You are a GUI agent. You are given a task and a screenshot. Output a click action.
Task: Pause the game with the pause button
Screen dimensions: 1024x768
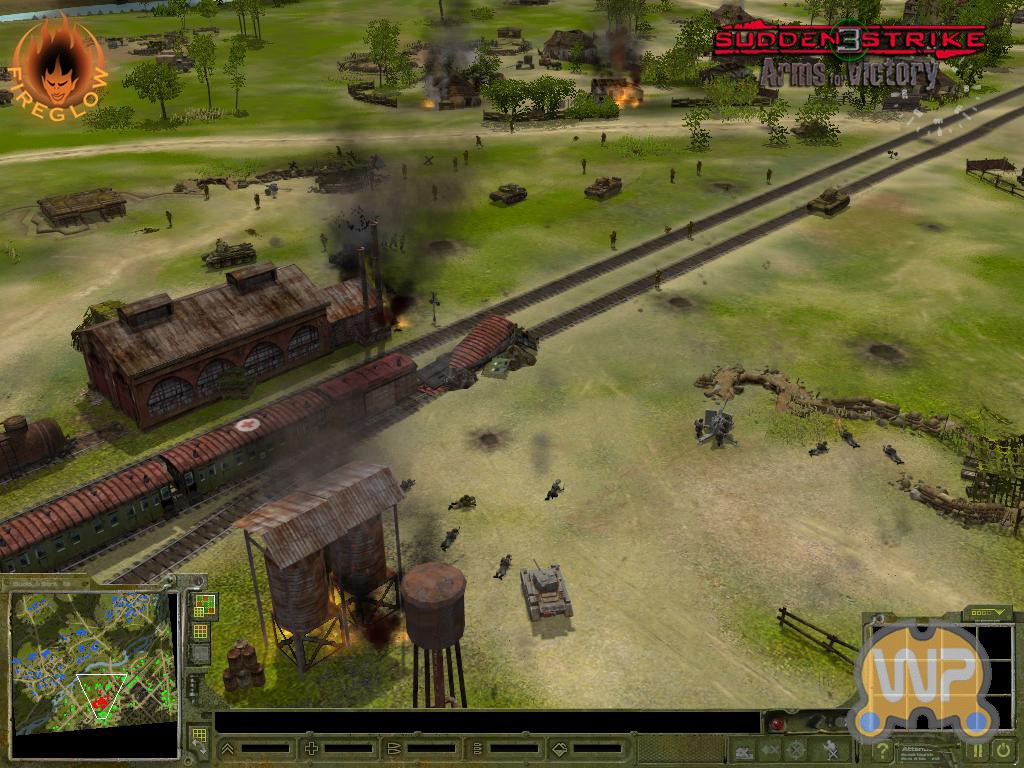[978, 750]
